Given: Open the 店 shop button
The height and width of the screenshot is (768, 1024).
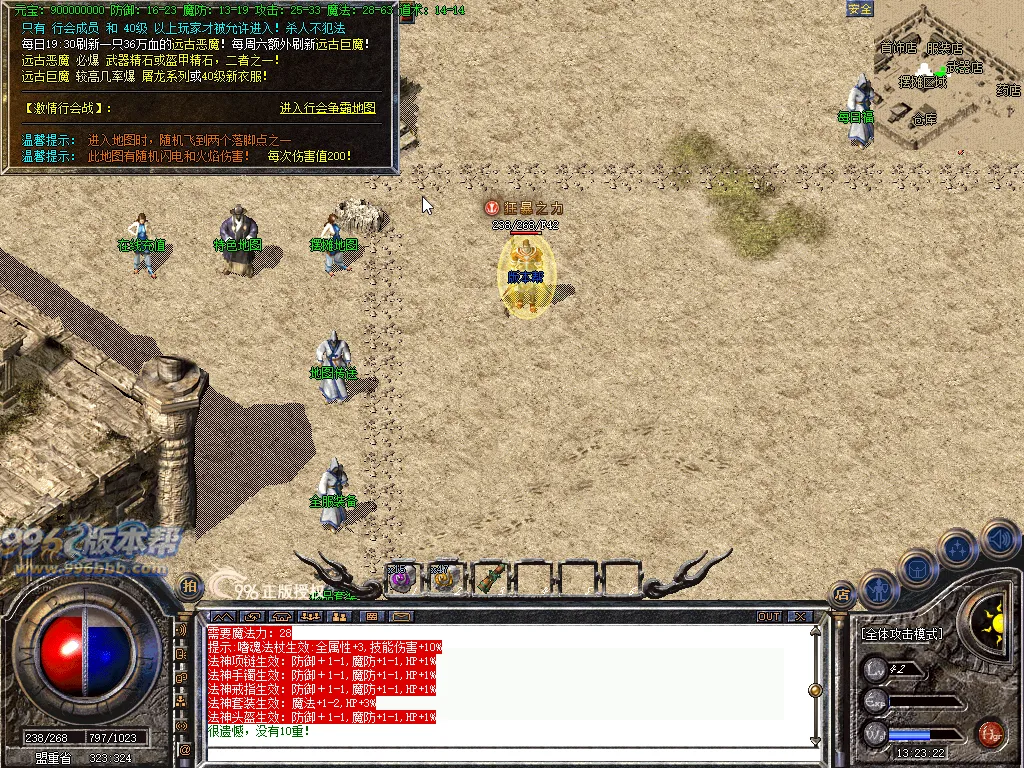Looking at the screenshot, I should tap(843, 594).
